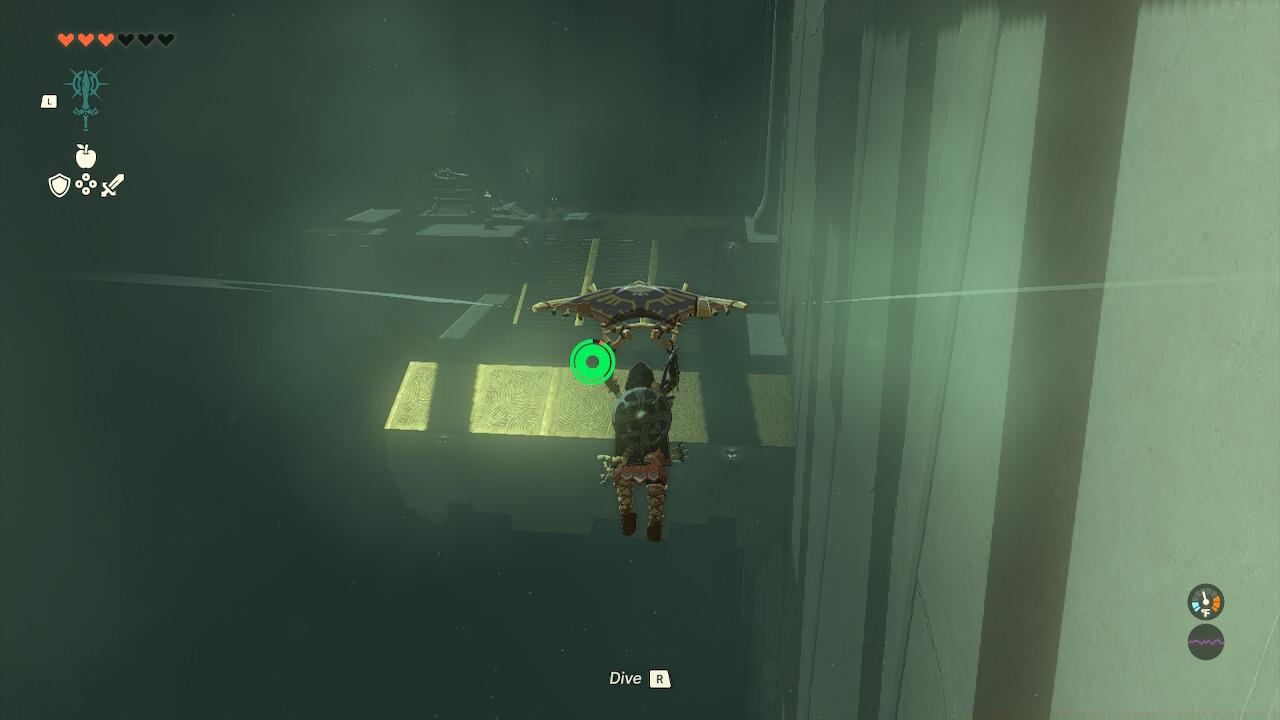Click the apple food item icon

coord(85,155)
